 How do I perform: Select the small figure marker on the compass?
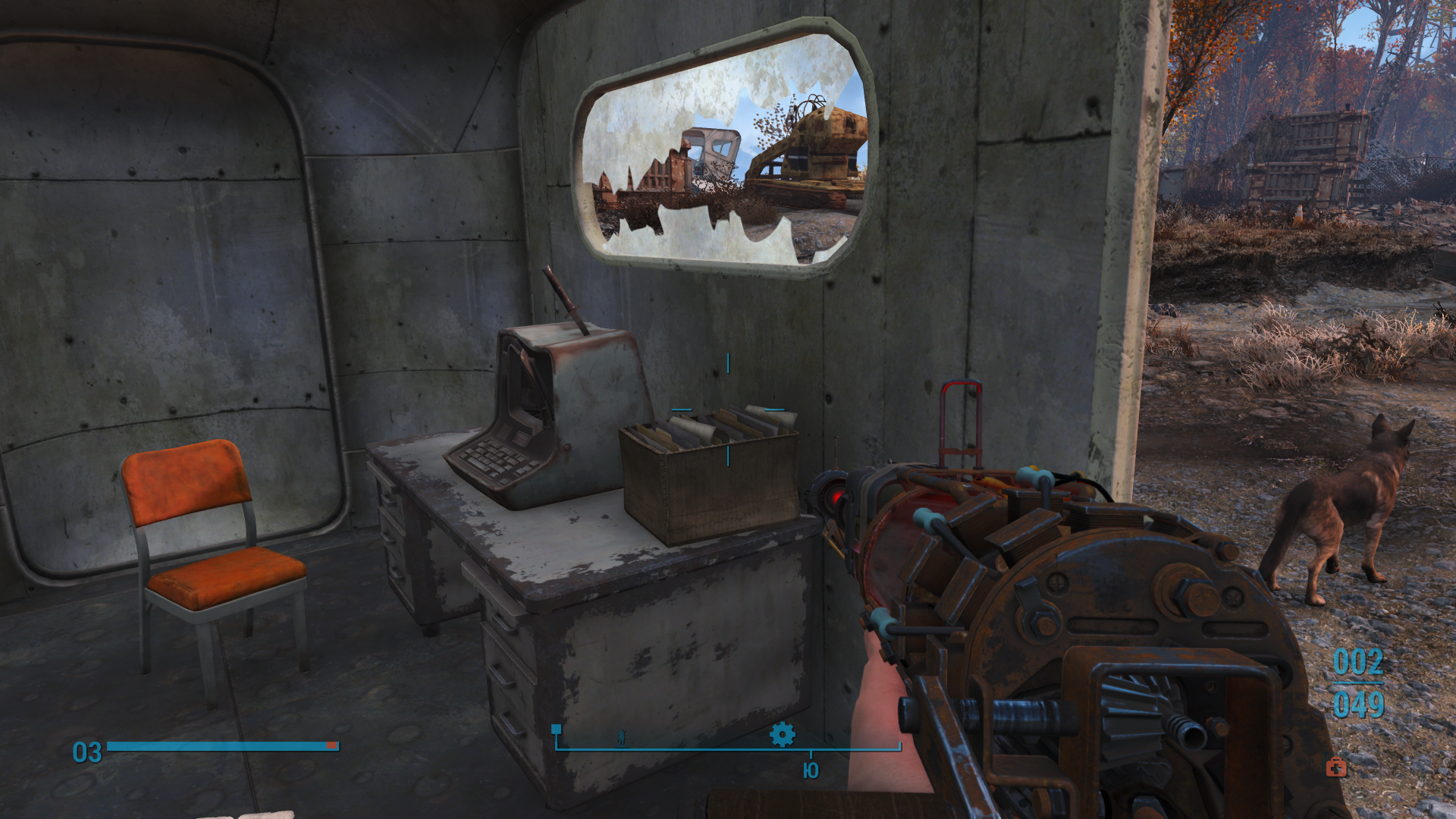(622, 737)
